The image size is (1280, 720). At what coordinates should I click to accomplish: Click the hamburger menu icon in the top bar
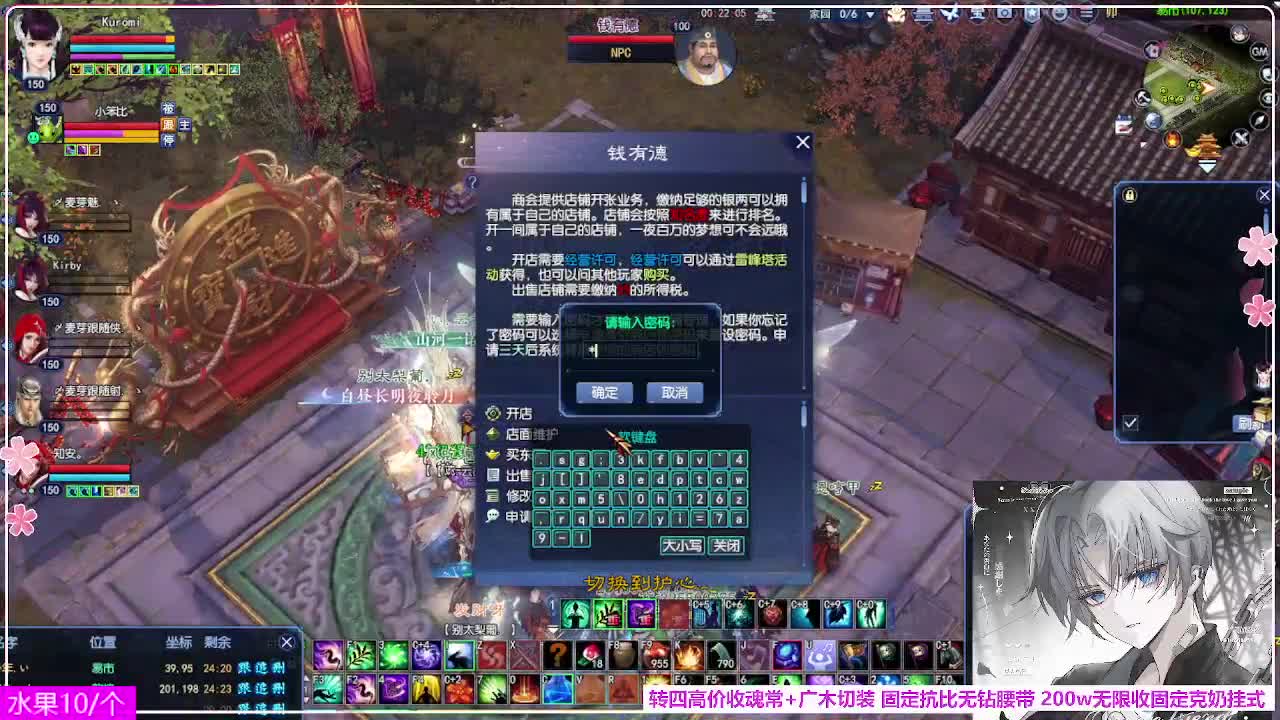(x=1085, y=15)
